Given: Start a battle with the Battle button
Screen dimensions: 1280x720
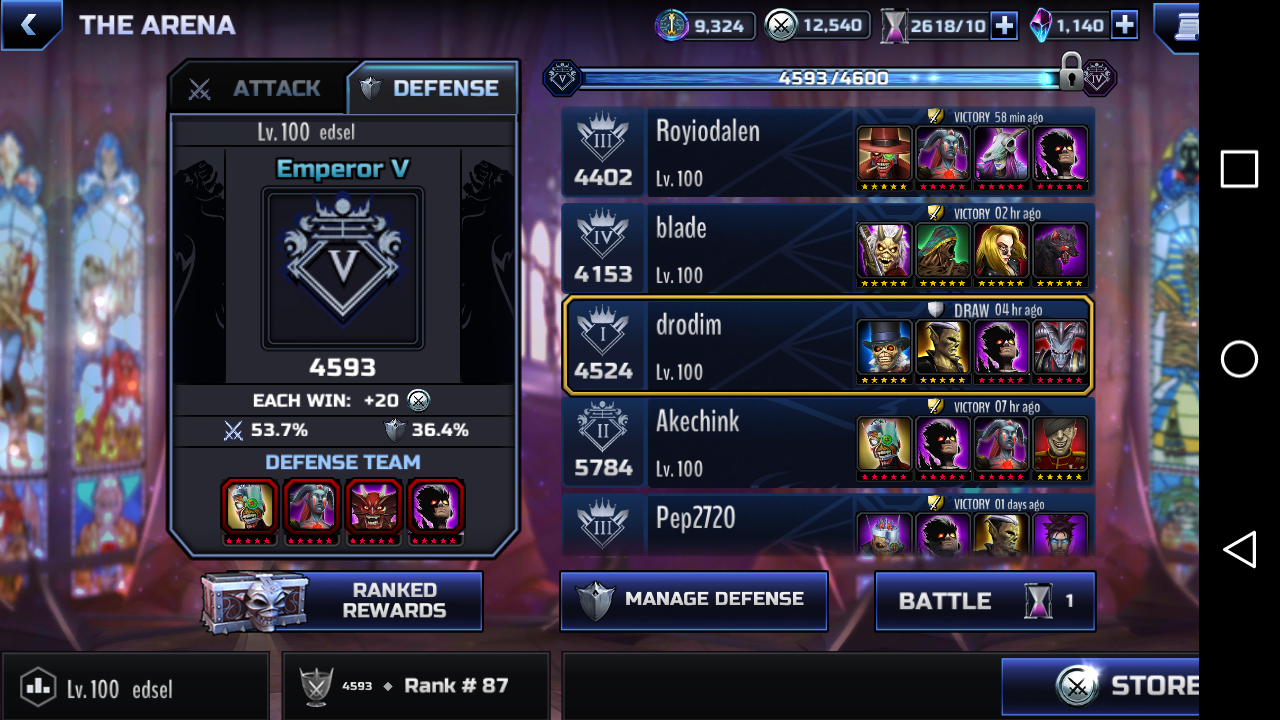Looking at the screenshot, I should point(985,601).
